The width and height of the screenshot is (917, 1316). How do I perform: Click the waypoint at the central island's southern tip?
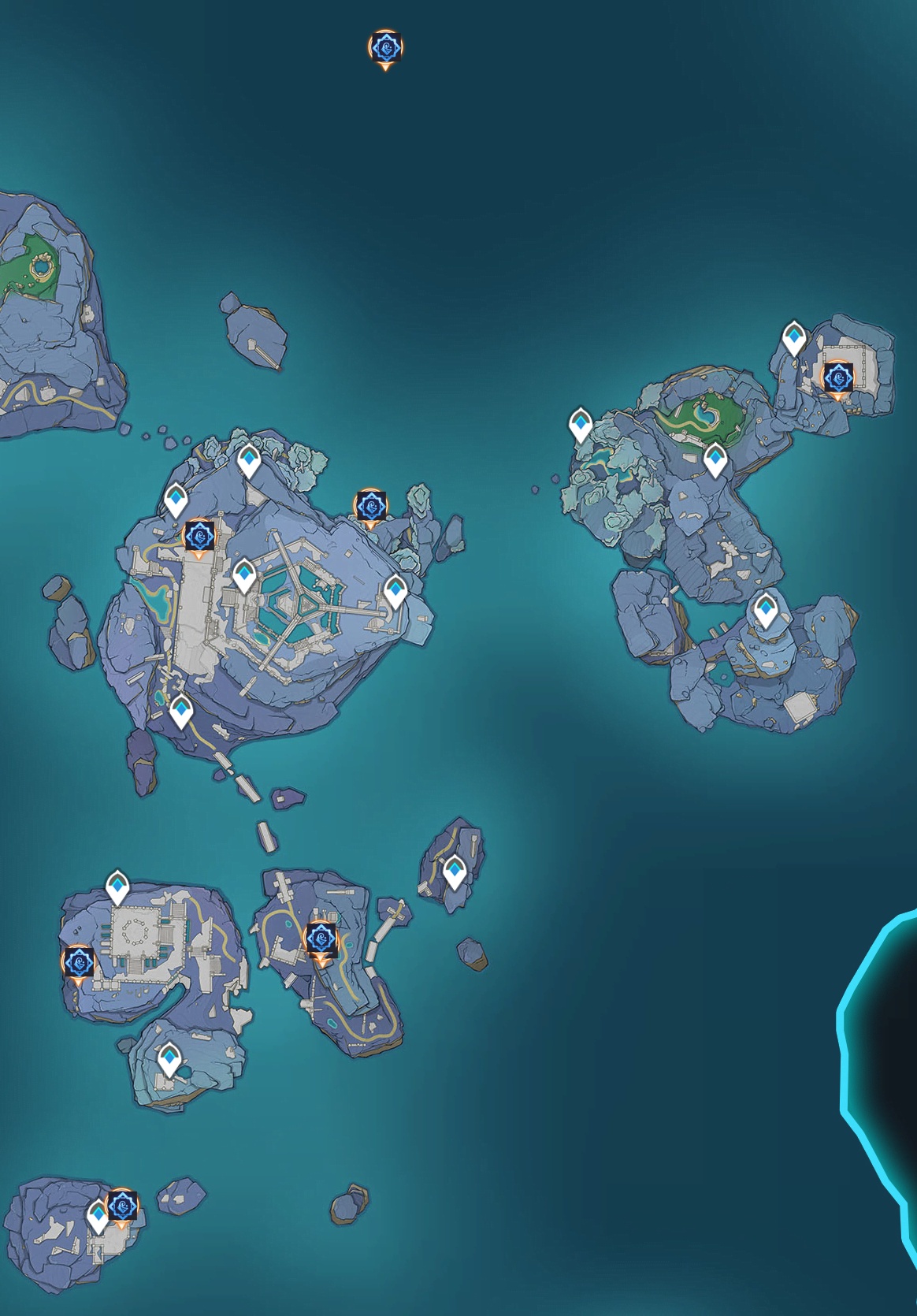point(181,712)
